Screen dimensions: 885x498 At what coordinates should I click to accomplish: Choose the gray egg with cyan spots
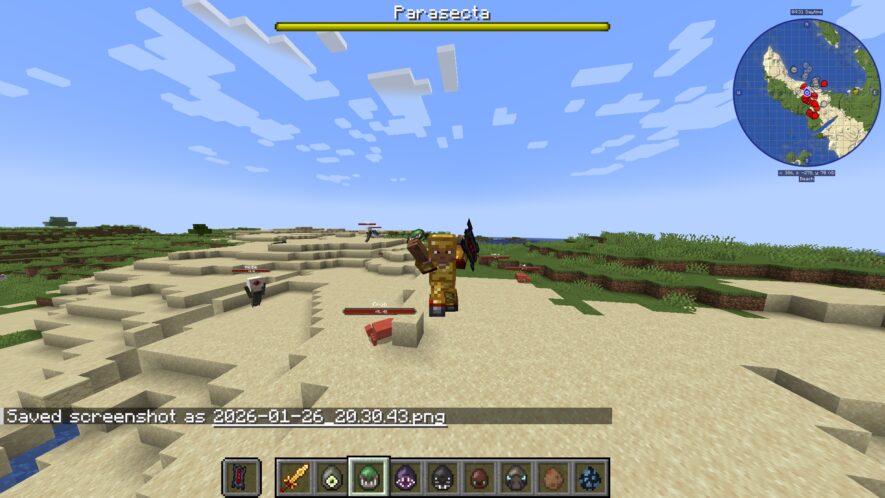coord(516,477)
